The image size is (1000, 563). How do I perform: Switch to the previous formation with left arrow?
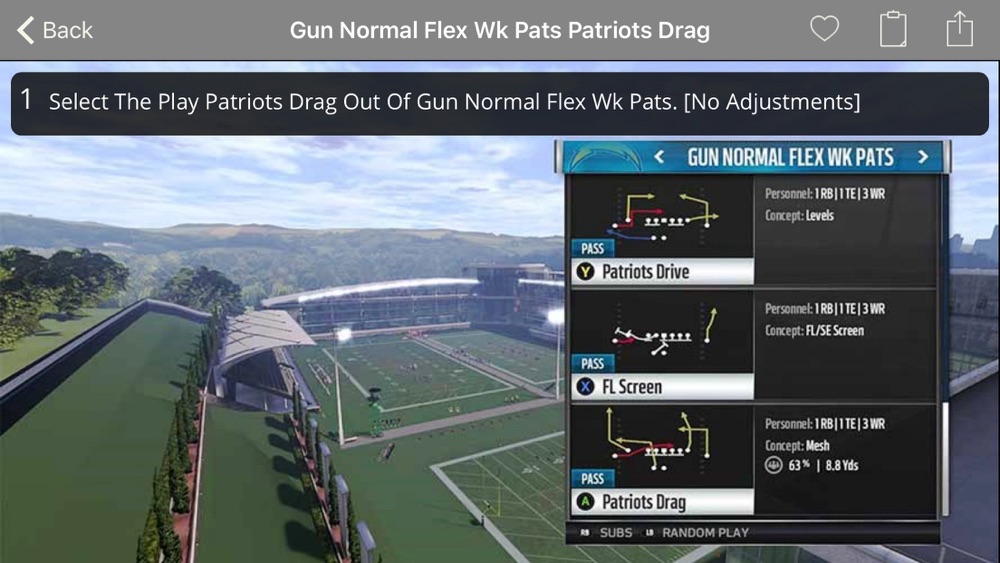tap(659, 157)
